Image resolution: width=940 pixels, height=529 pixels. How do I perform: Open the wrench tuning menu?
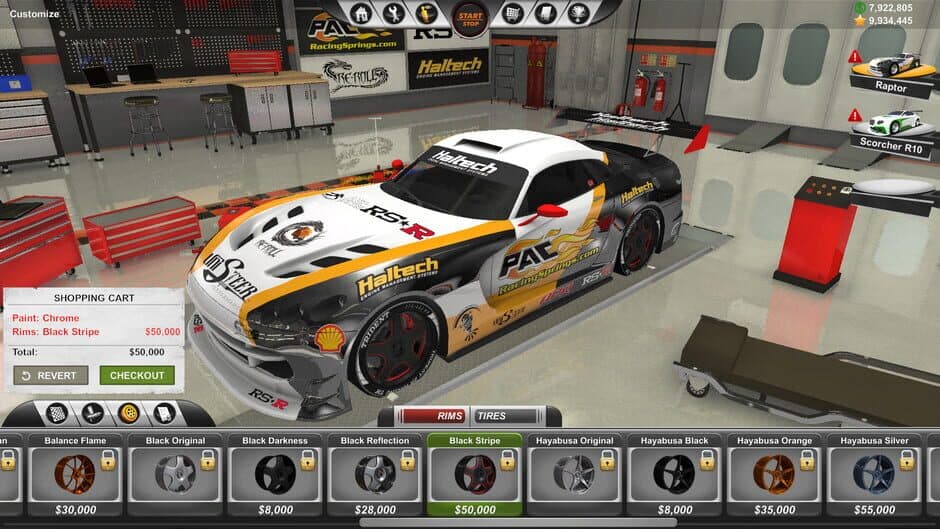394,14
